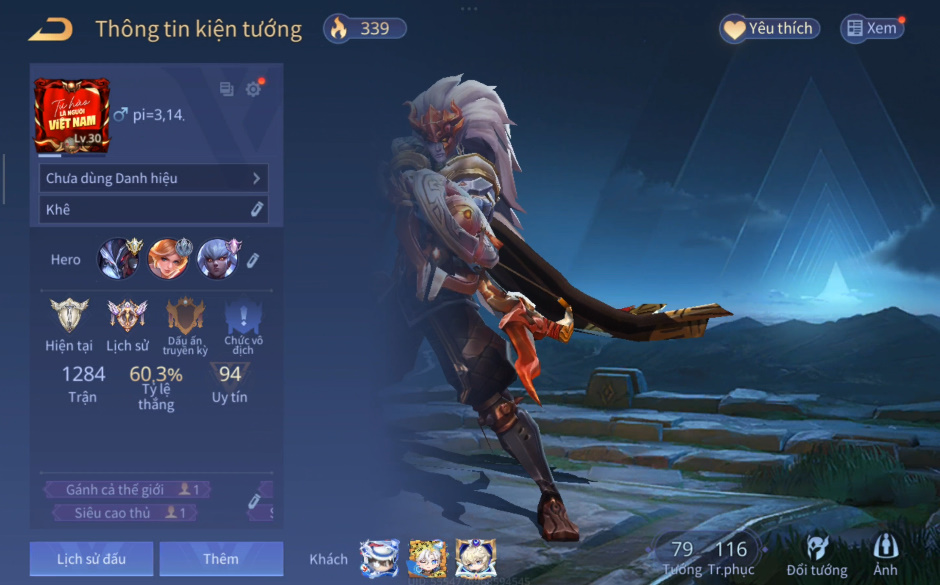Edit the featured Hero list
Image resolution: width=940 pixels, height=585 pixels.
tap(254, 260)
